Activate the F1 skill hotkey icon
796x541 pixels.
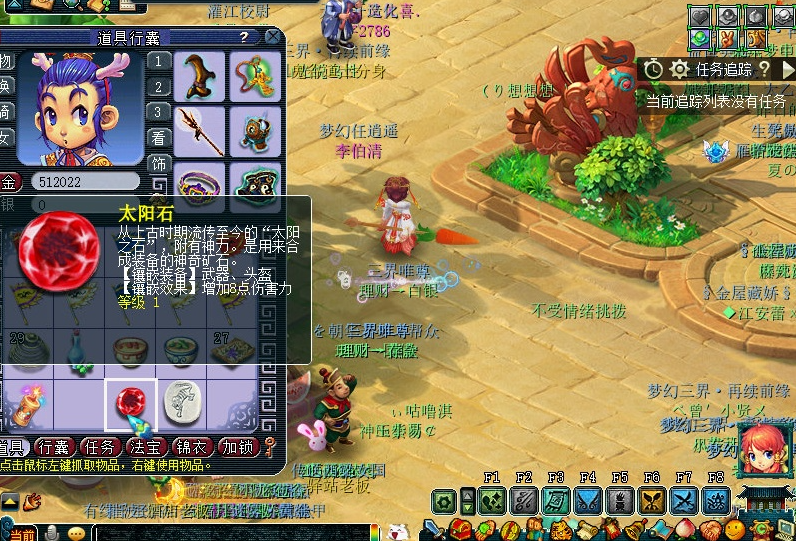coord(491,500)
